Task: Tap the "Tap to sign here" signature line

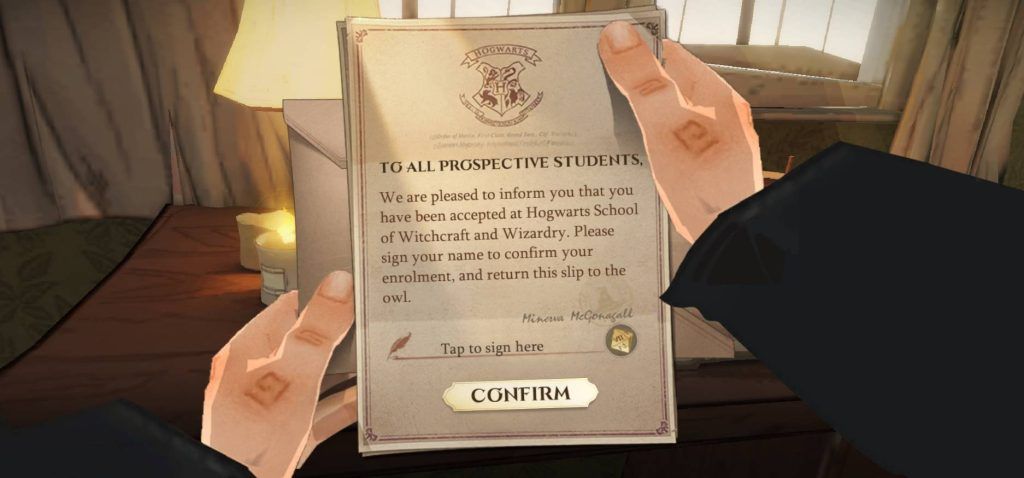Action: coord(492,348)
